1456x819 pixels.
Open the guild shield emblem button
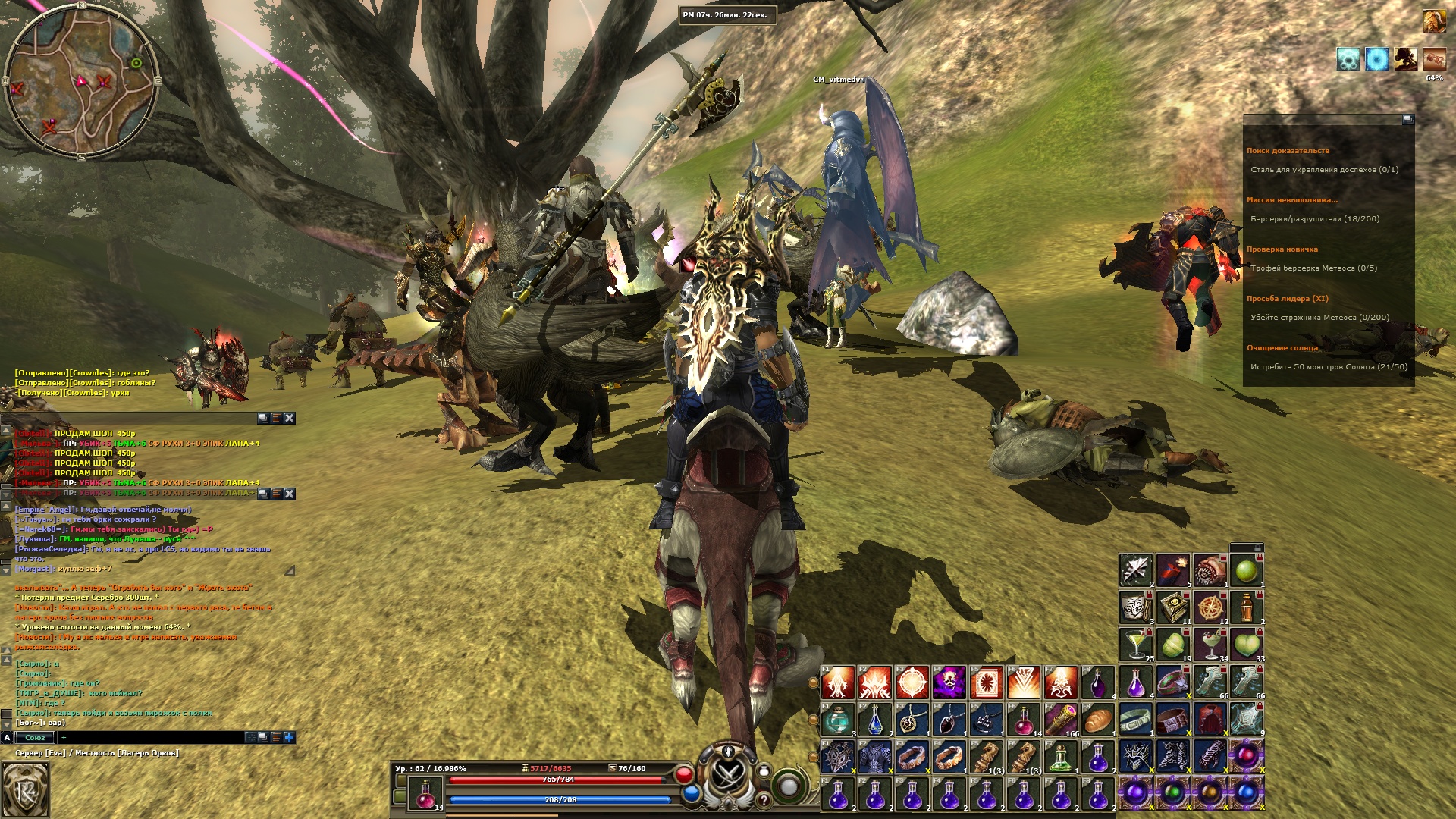click(25, 789)
